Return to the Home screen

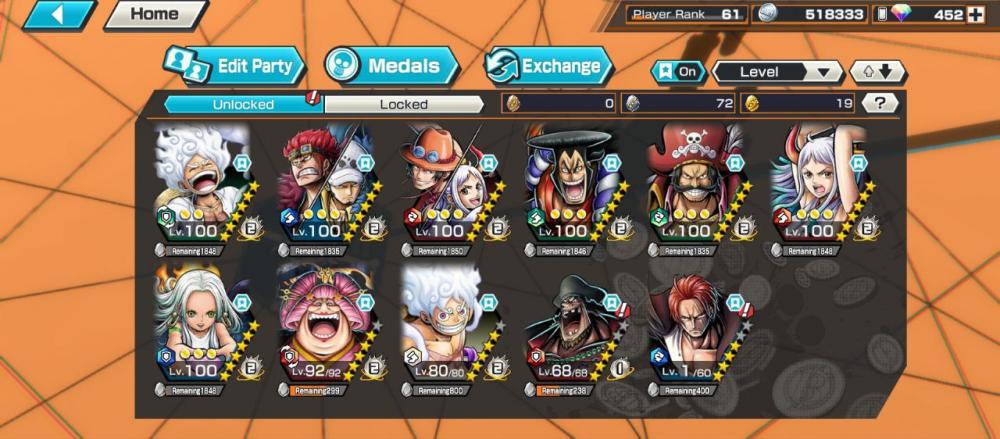[x=154, y=15]
